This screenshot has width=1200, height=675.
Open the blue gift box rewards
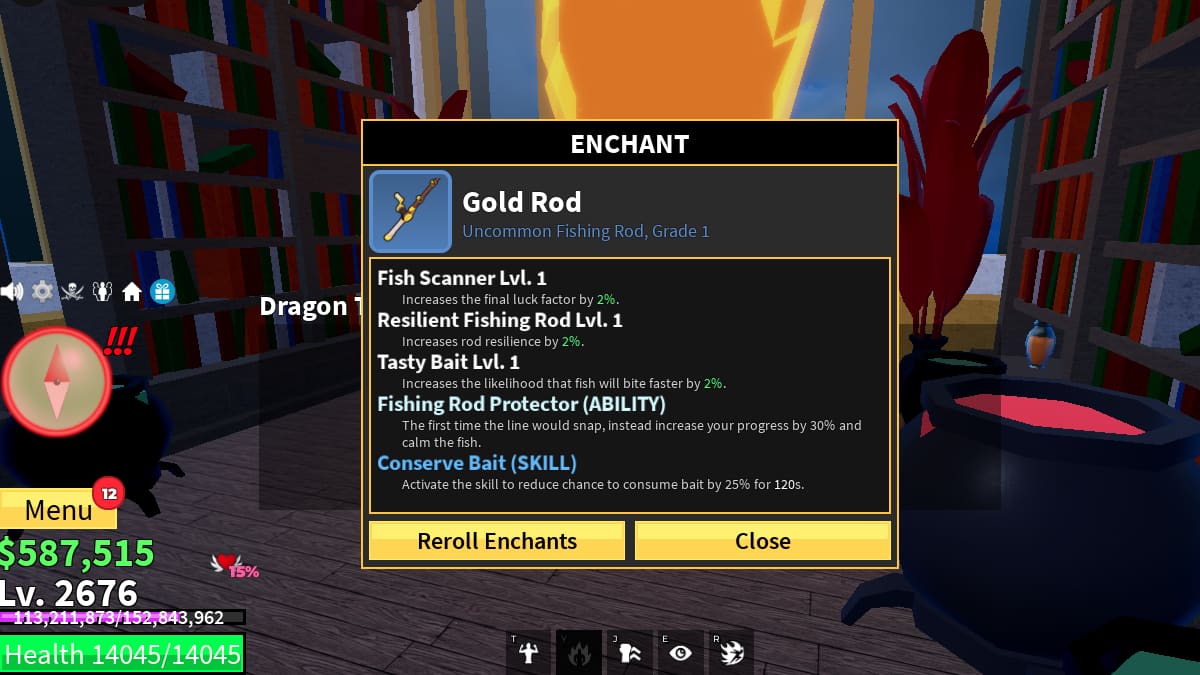click(x=162, y=292)
